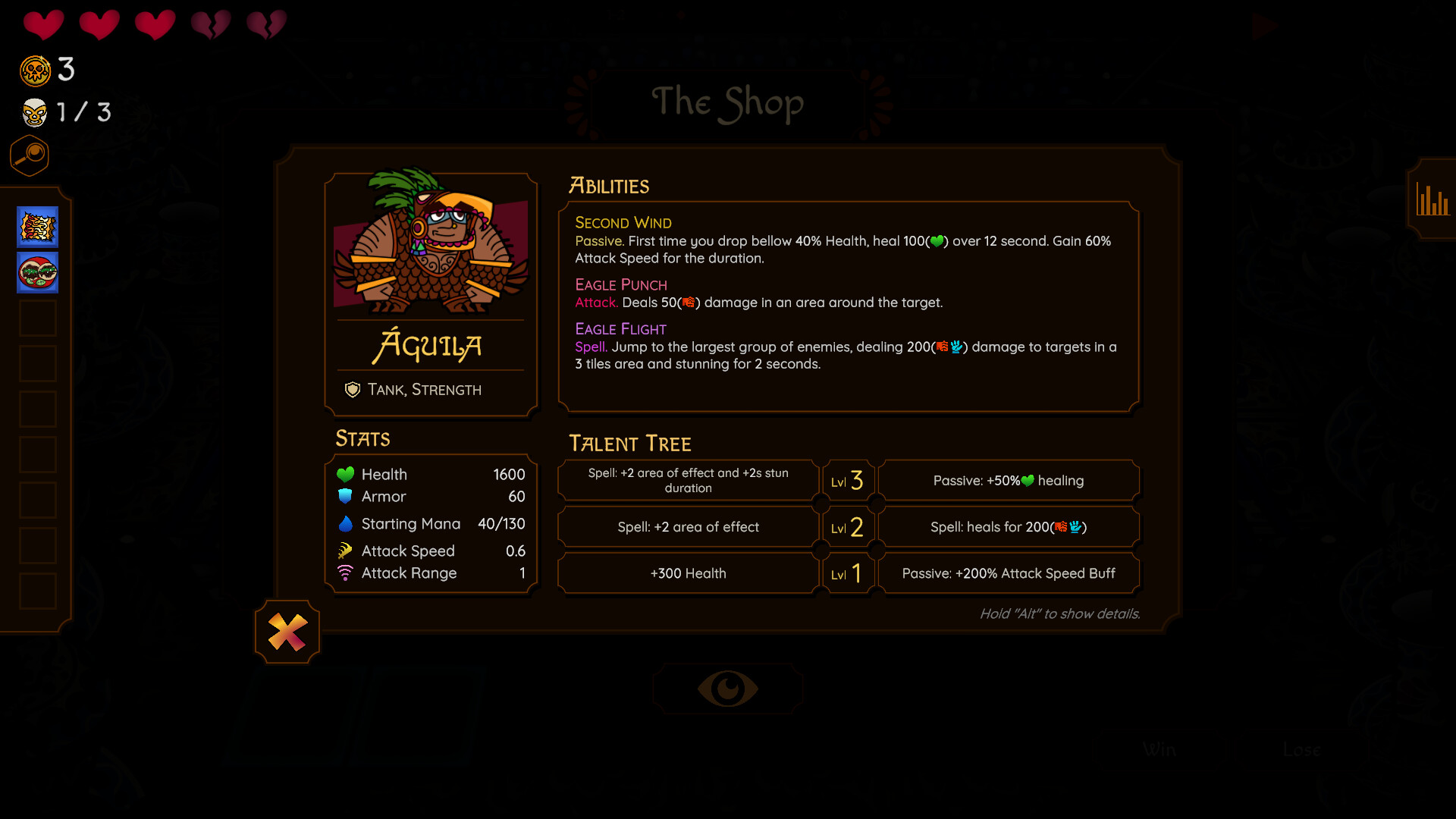This screenshot has height=819, width=1456.
Task: Select the second unit thumbnail in the sidebar
Action: (36, 273)
